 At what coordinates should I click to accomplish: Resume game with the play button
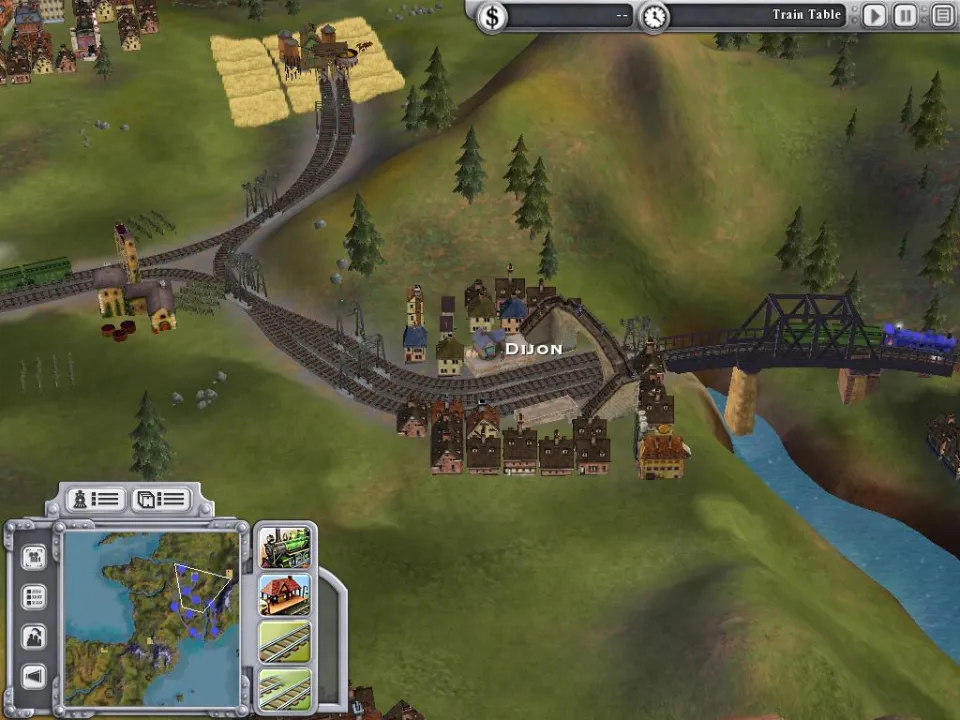tap(875, 15)
